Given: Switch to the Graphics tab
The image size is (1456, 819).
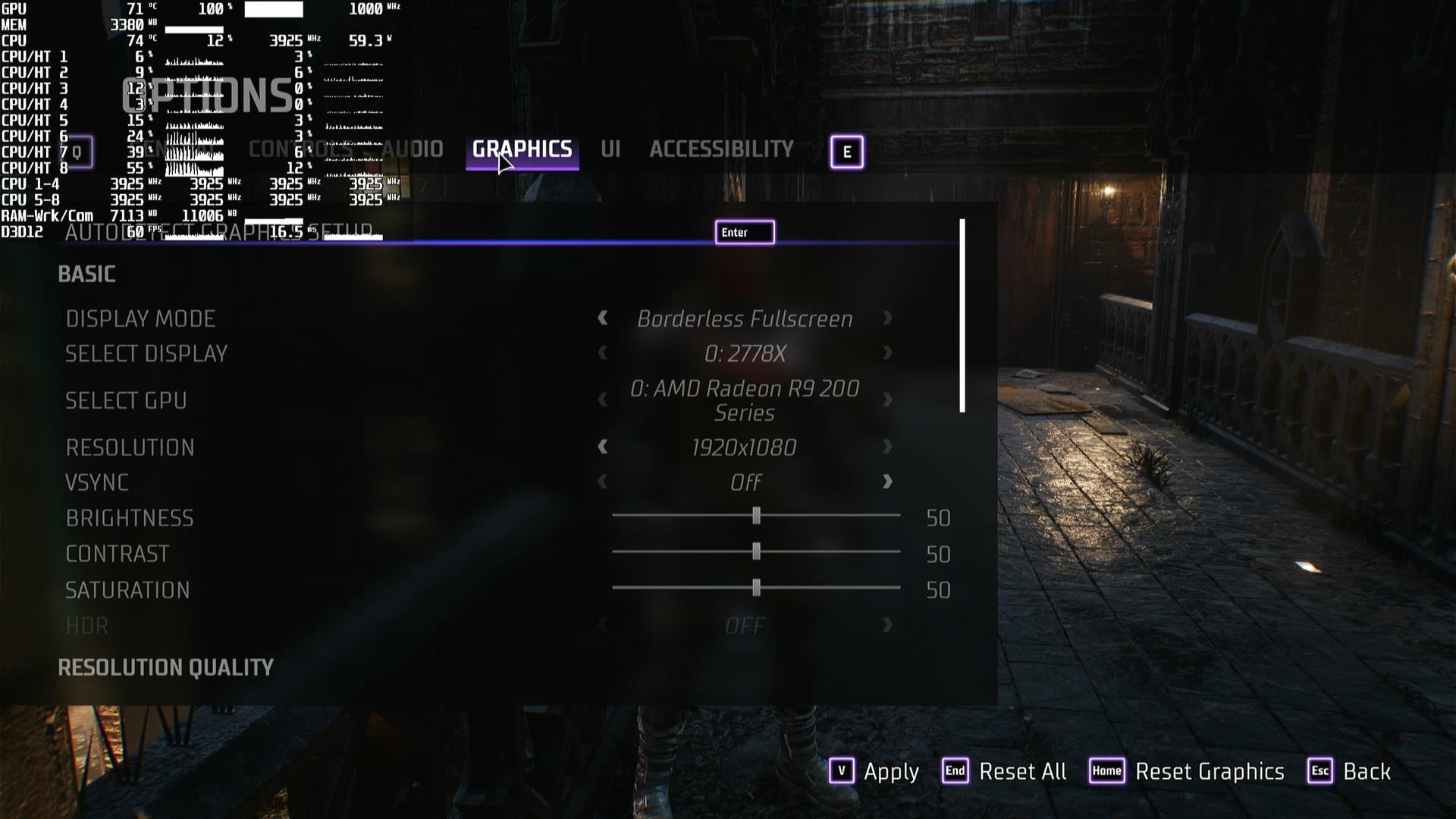Looking at the screenshot, I should click(522, 149).
